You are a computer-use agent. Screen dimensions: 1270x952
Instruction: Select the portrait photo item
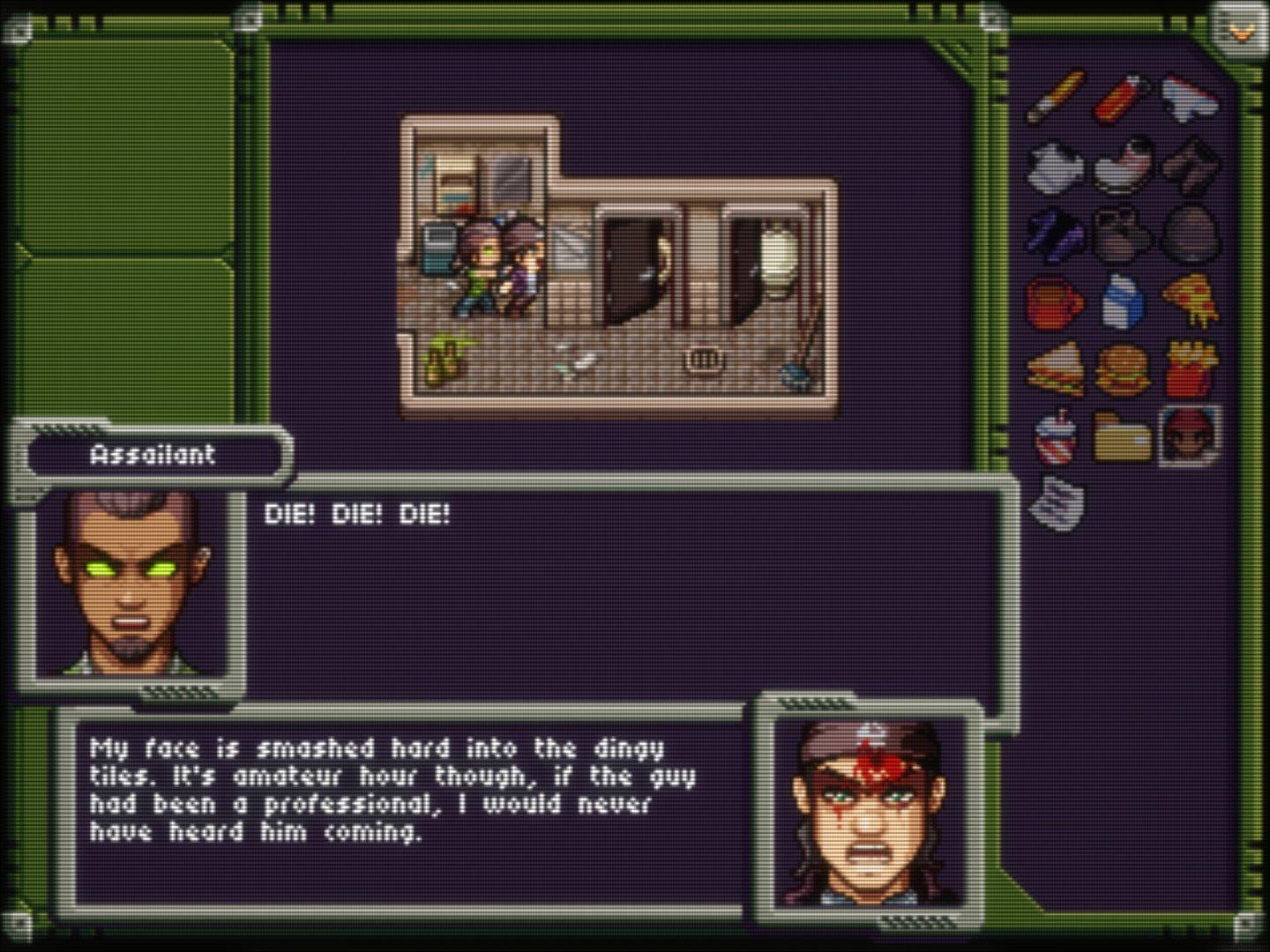[x=1190, y=435]
